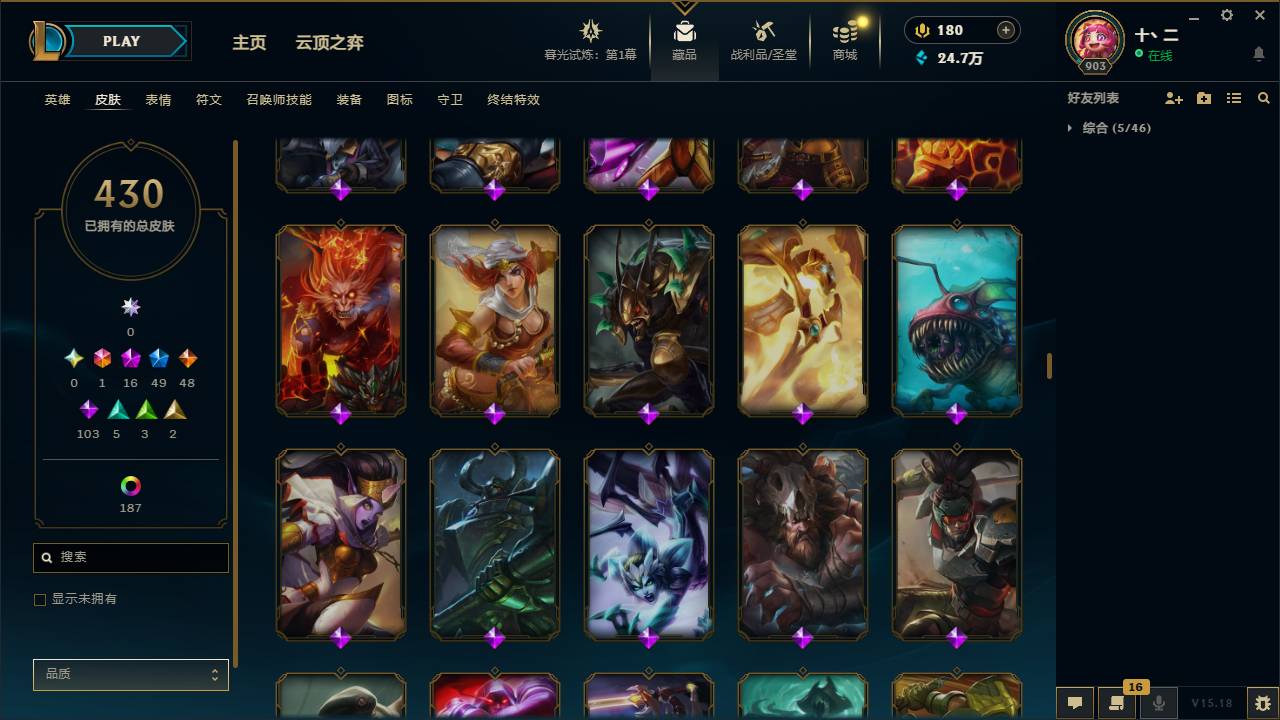Mute the microphone icon in bottom bar
The image size is (1280, 720).
pyautogui.click(x=1157, y=703)
